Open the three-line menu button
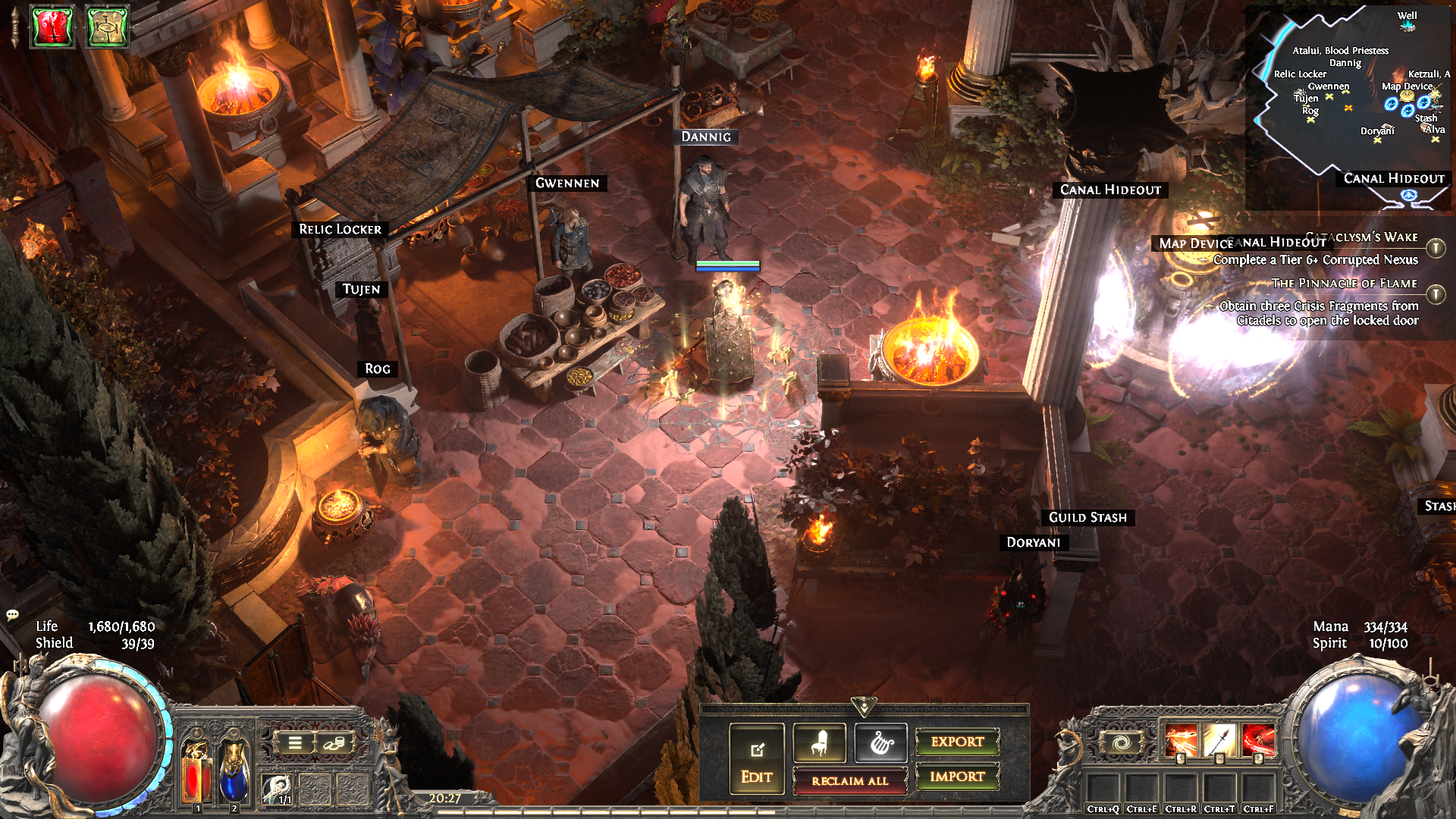Image resolution: width=1456 pixels, height=819 pixels. click(x=295, y=743)
